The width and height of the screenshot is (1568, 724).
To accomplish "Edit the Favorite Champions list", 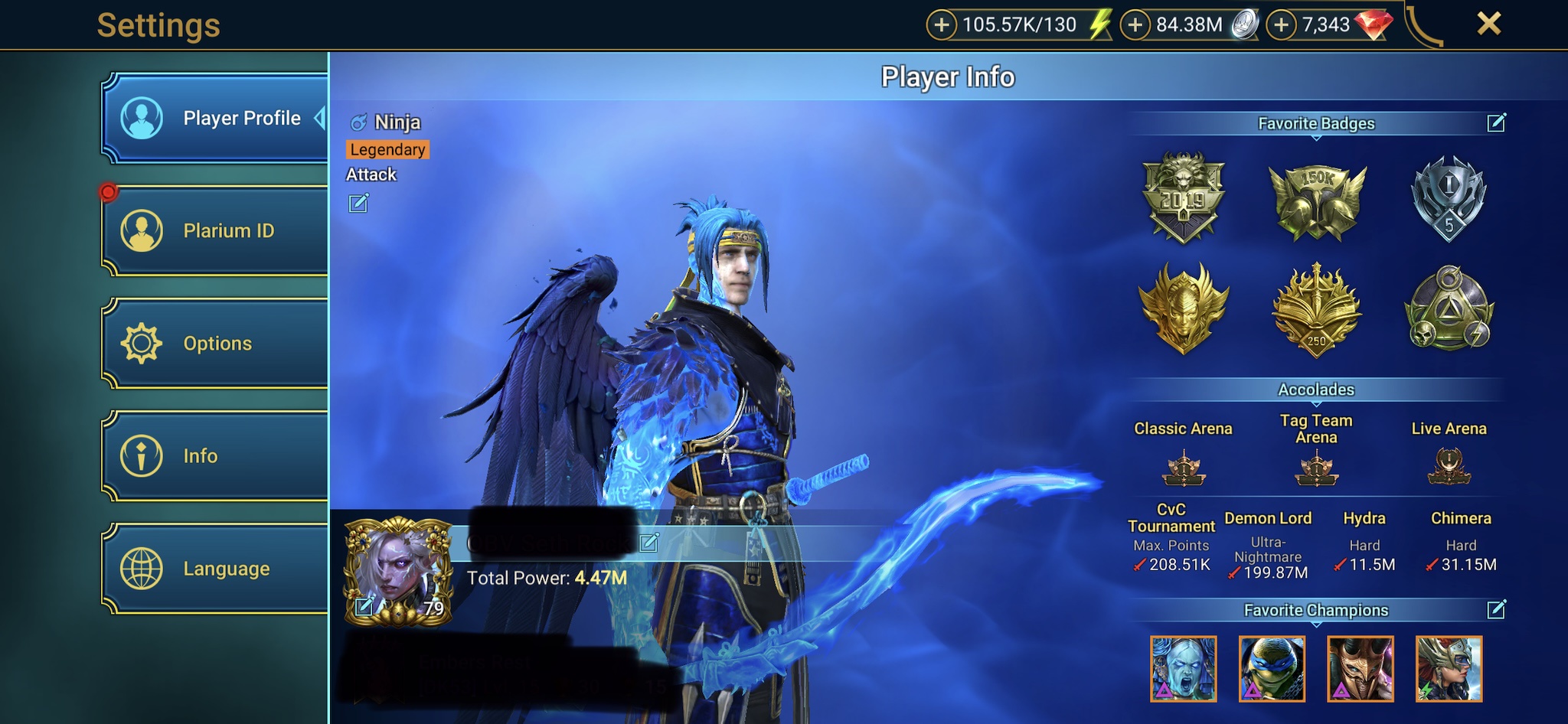I will click(1496, 609).
